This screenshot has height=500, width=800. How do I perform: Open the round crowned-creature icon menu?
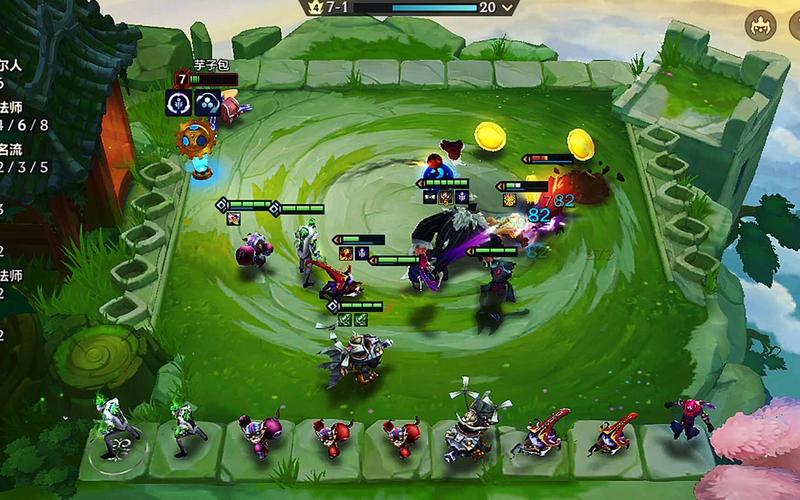tap(761, 24)
